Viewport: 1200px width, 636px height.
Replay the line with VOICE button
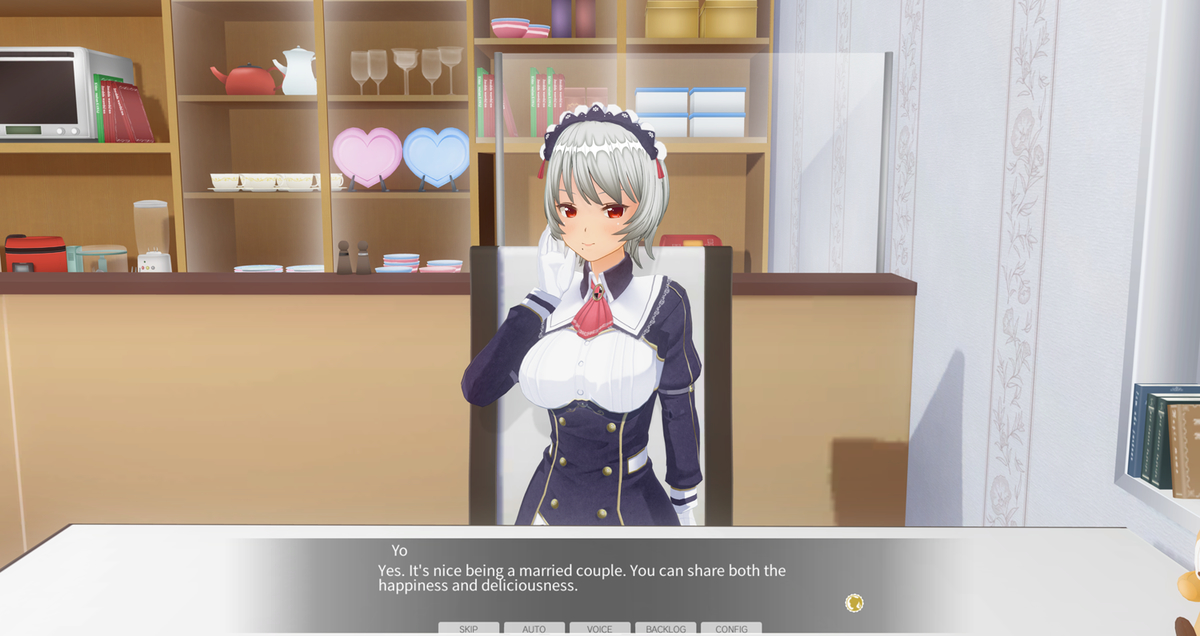tap(600, 629)
